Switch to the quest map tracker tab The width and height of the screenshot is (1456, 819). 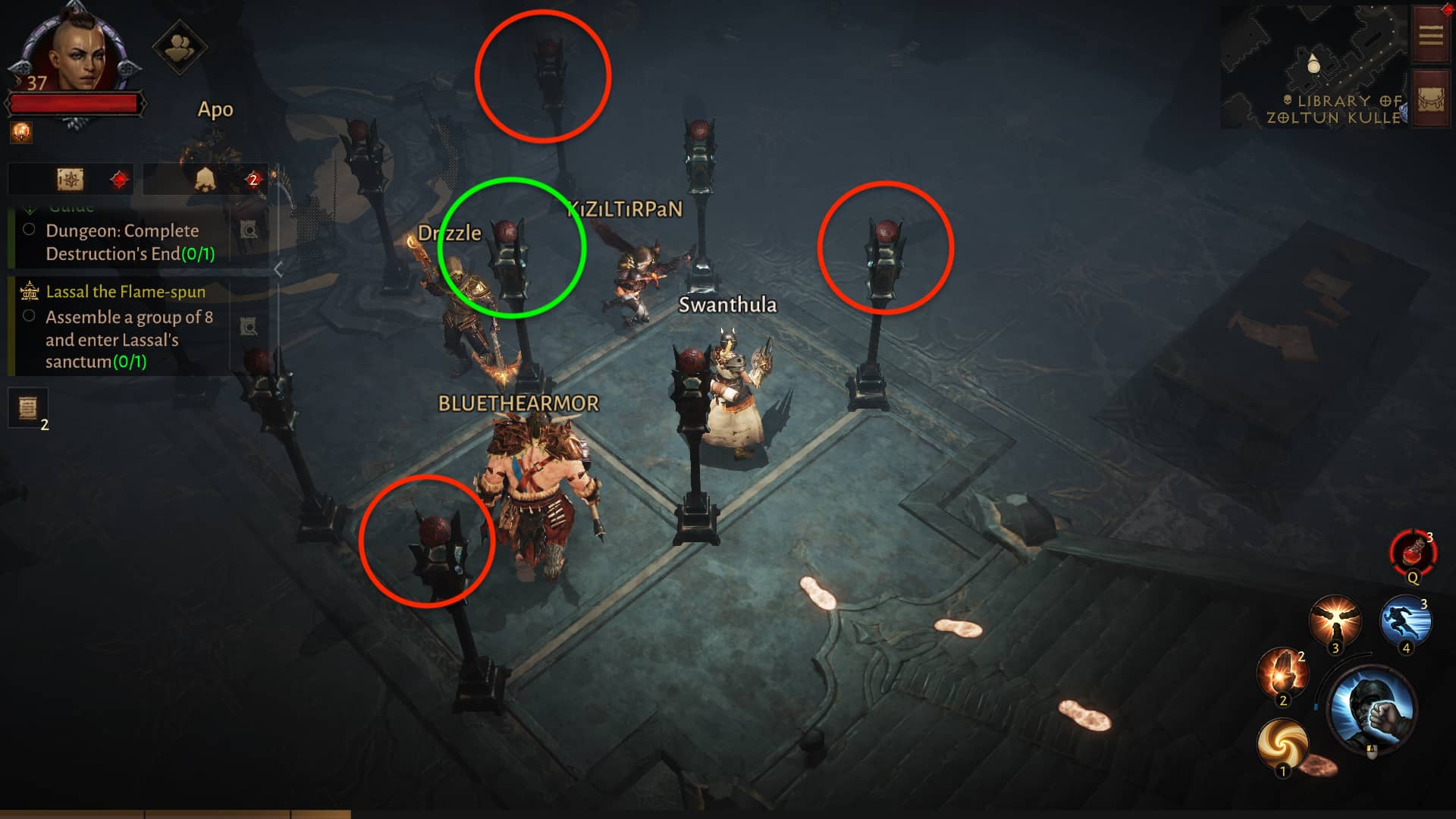tap(71, 180)
